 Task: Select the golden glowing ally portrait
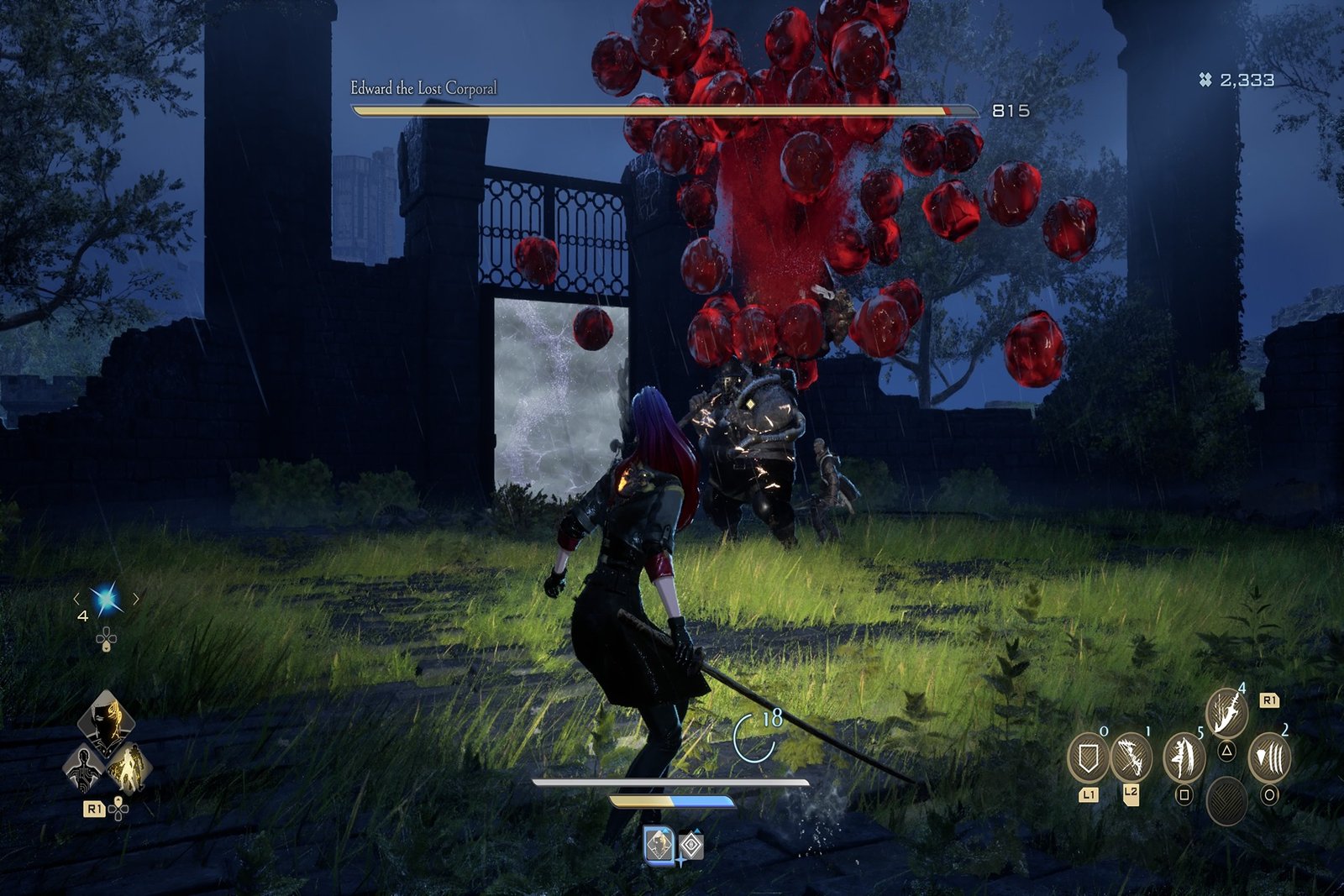(x=131, y=770)
